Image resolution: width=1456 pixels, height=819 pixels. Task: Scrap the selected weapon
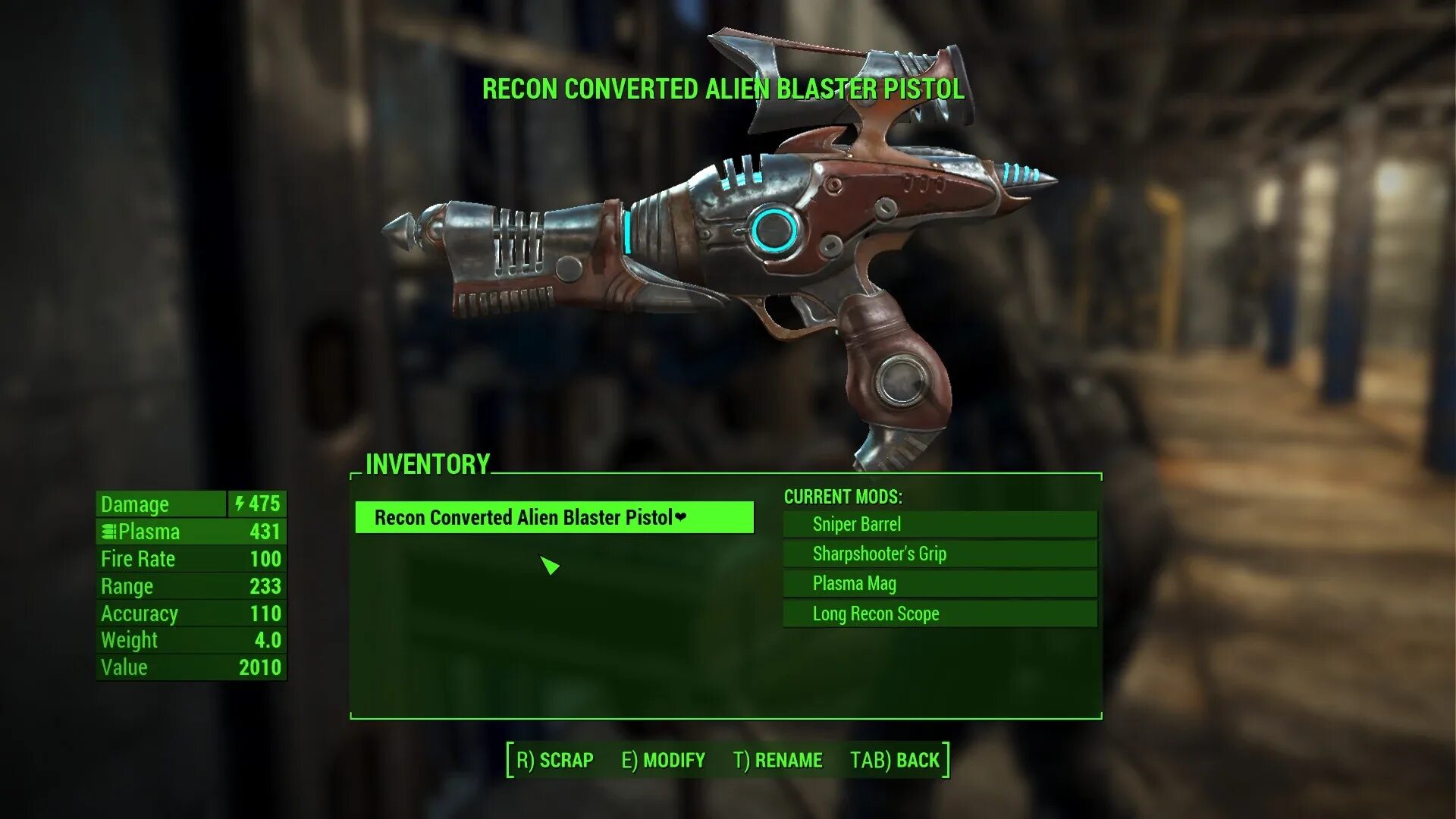point(555,760)
